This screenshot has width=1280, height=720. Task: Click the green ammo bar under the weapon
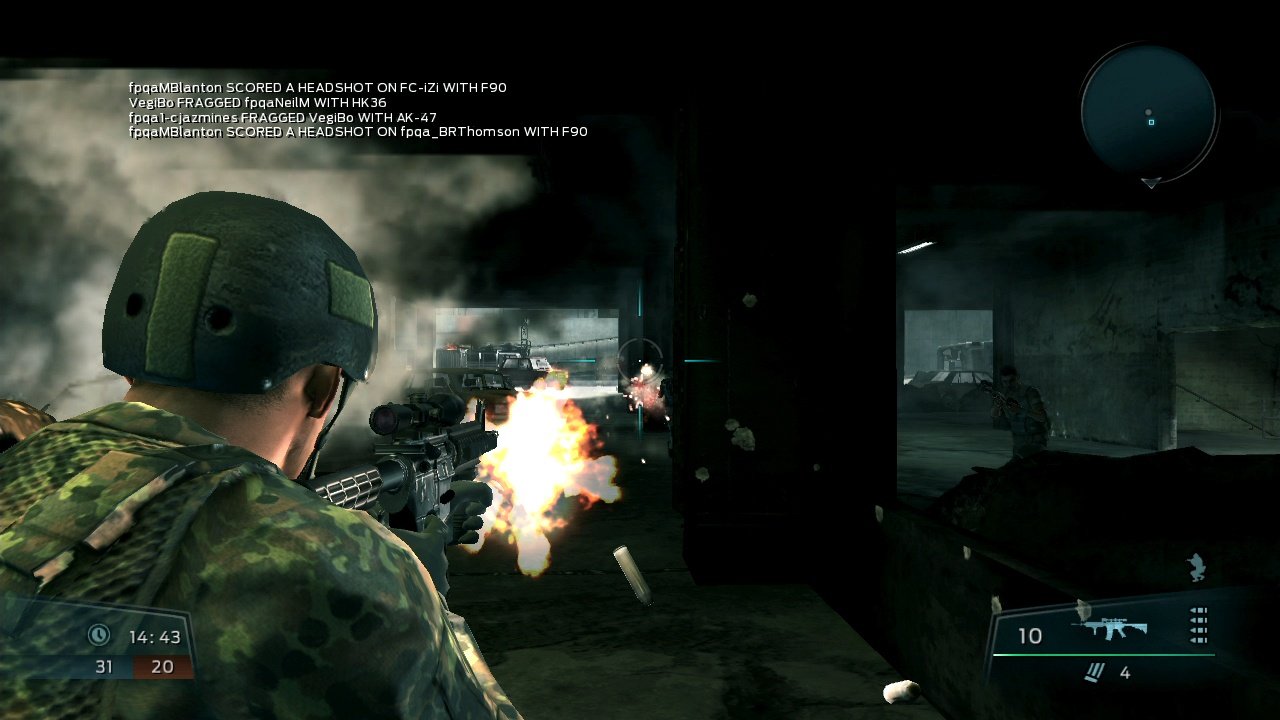(1104, 654)
